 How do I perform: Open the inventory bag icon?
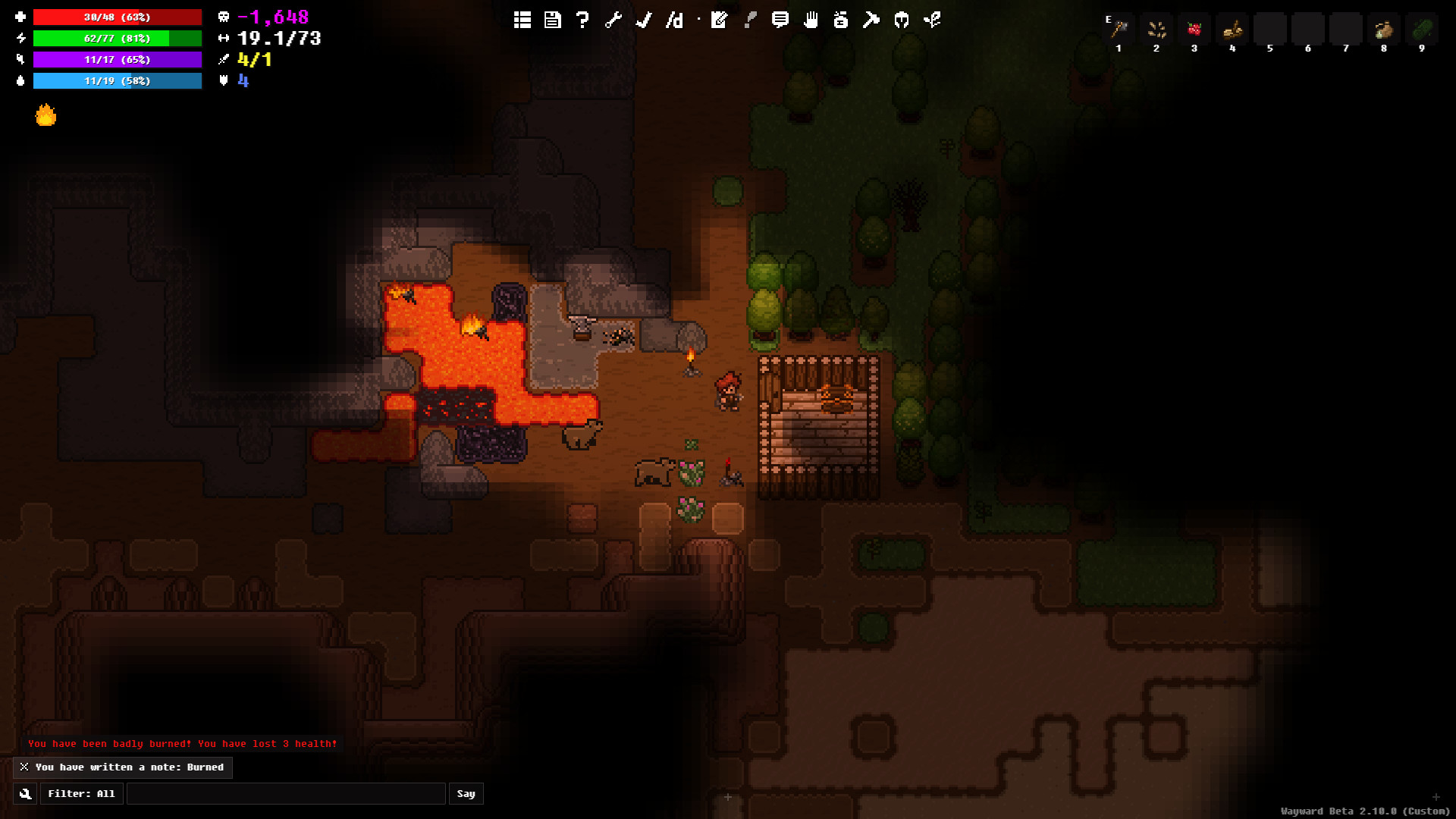pyautogui.click(x=840, y=20)
